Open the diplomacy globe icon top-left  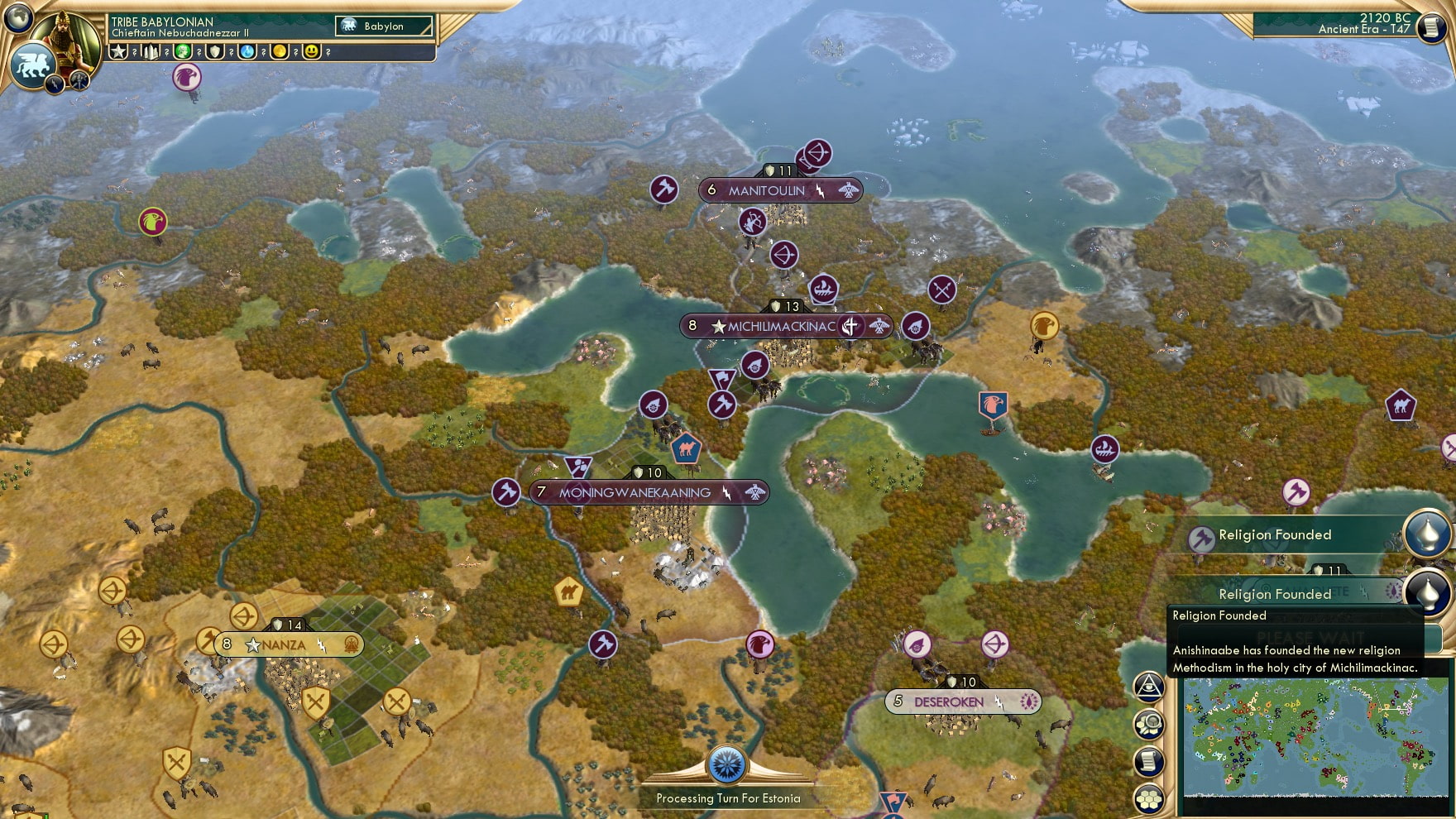tap(17, 18)
